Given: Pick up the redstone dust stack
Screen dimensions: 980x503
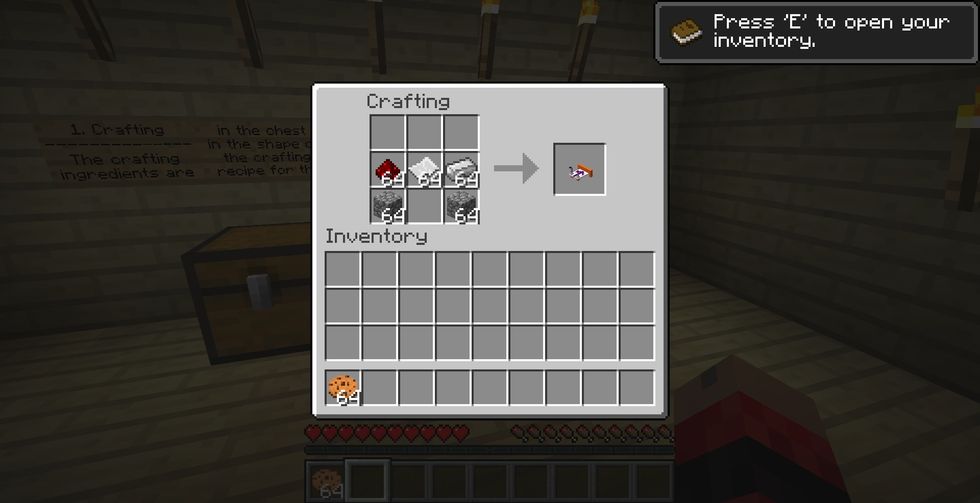Looking at the screenshot, I should [x=388, y=170].
